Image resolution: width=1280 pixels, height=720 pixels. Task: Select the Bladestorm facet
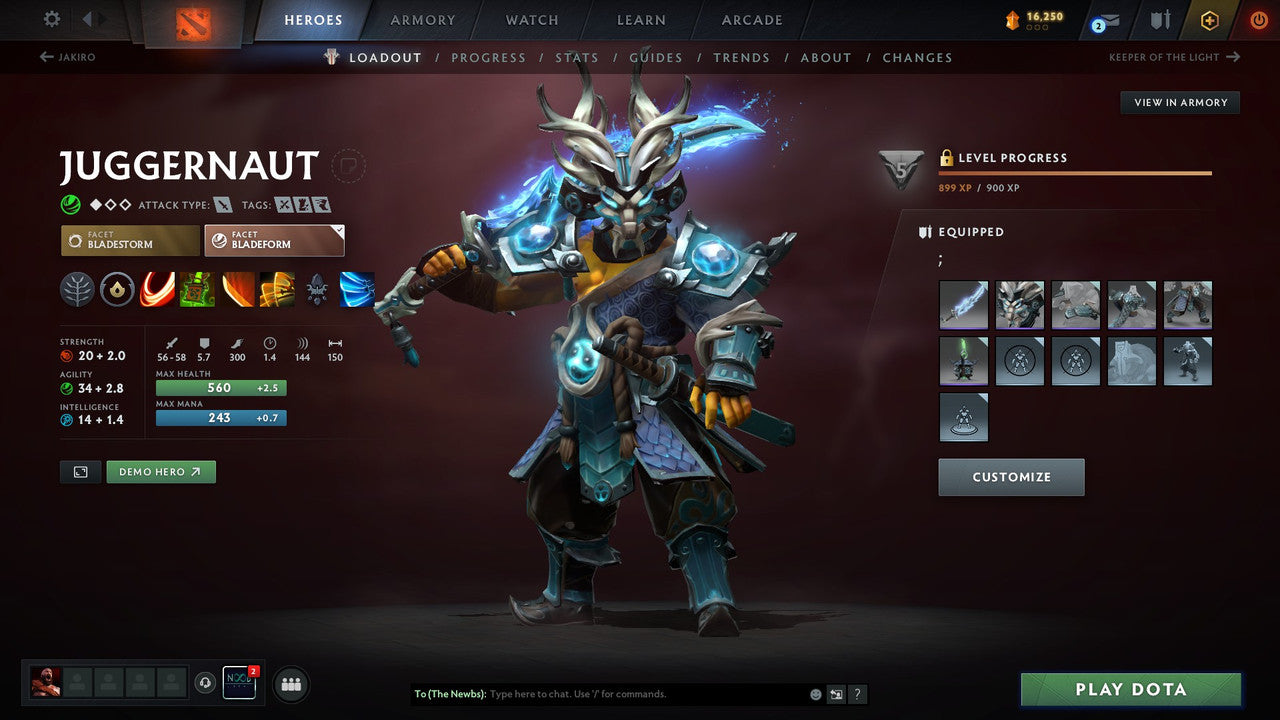pos(129,240)
